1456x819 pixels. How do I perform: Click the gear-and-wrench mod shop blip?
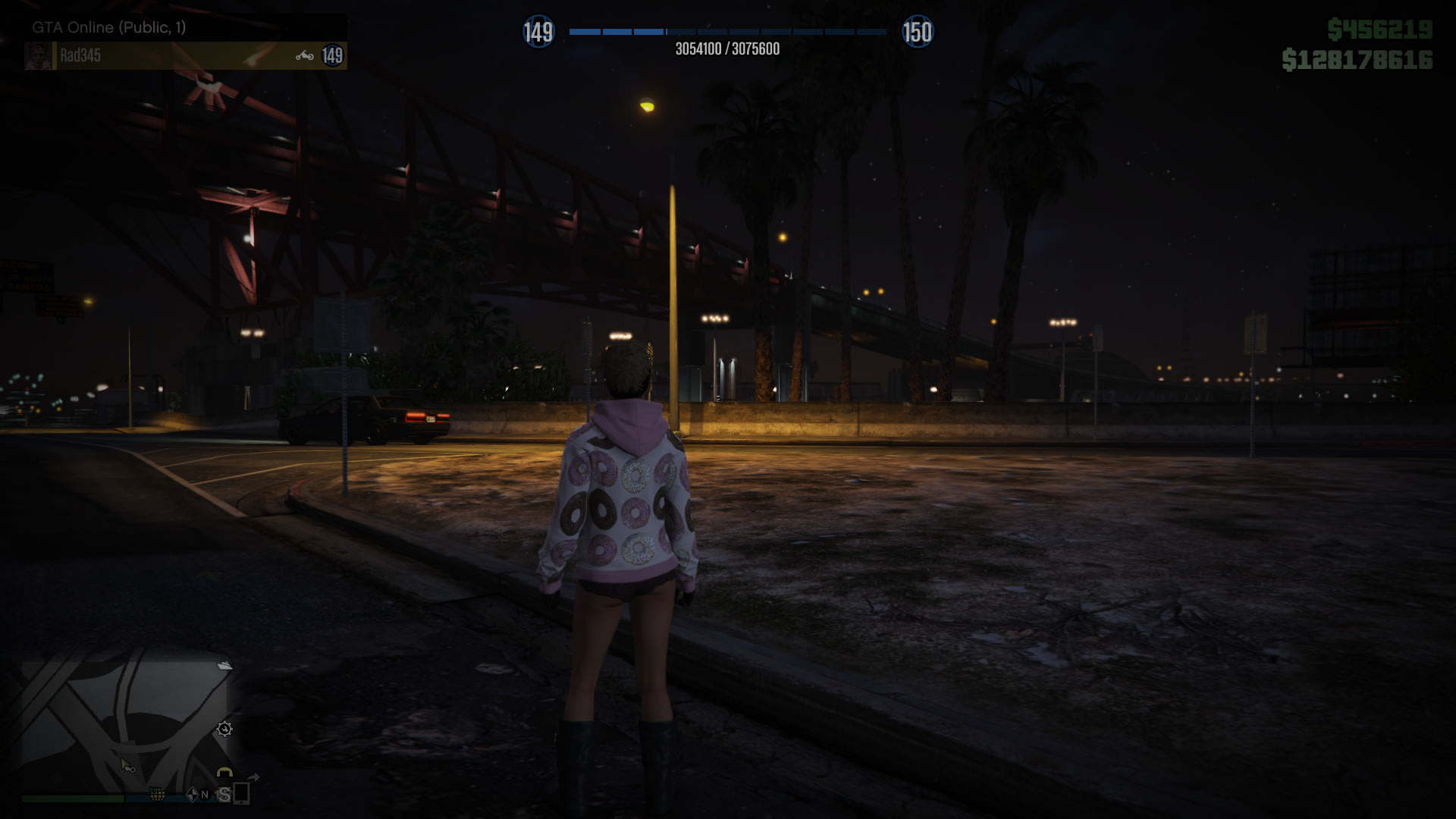point(224,730)
